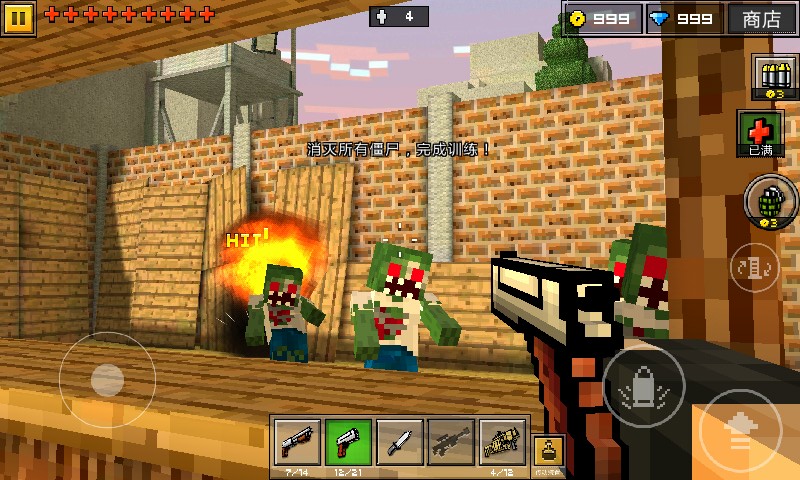Screen dimensions: 800x480
Task: Touch the virtual movement joystick
Action: tap(106, 380)
